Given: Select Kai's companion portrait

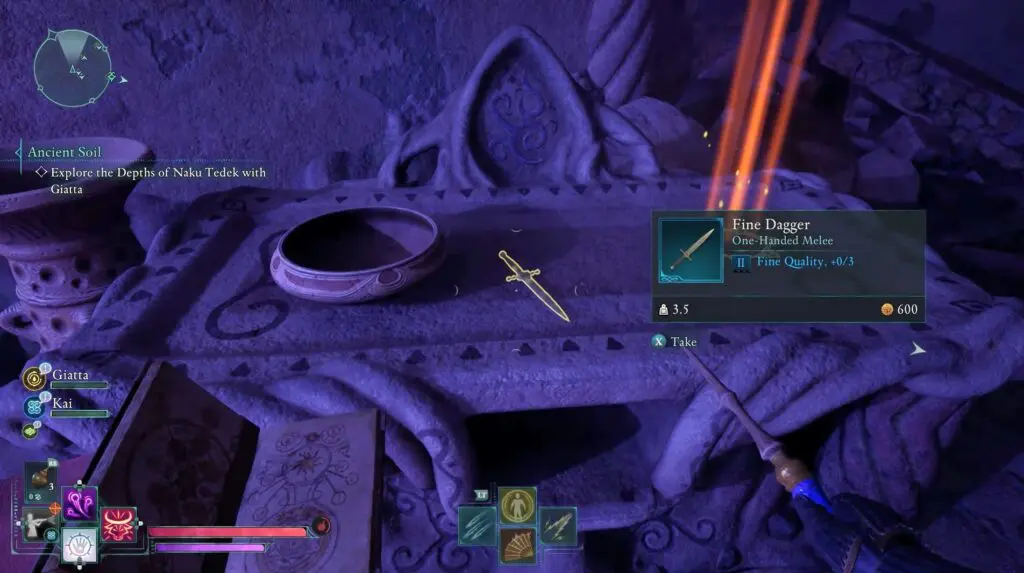Looking at the screenshot, I should point(36,407).
